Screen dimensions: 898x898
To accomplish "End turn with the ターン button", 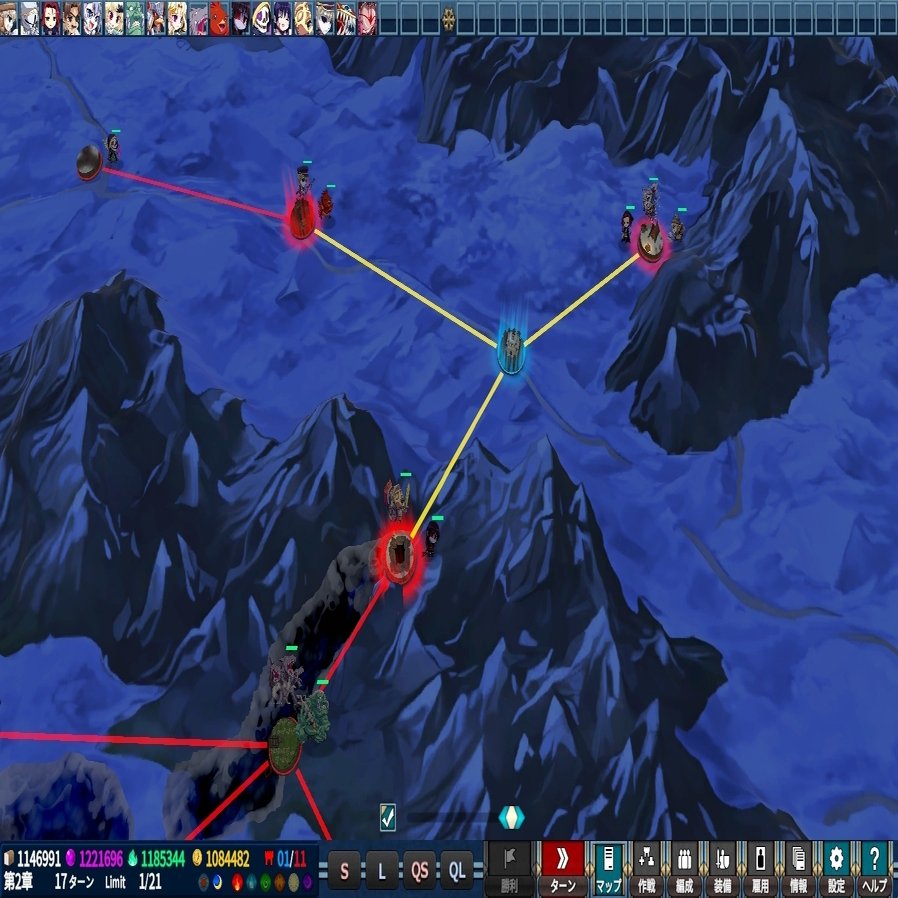I will [x=563, y=867].
